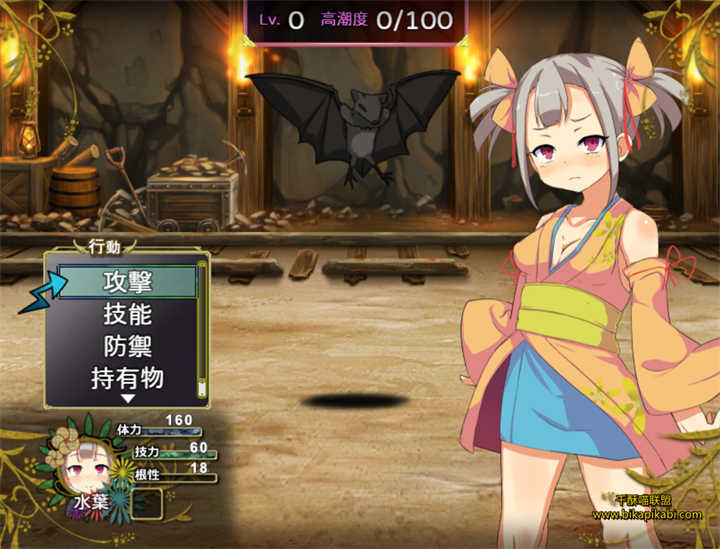Screen dimensions: 720x549
Task: Pick the 防禦 defend command
Action: point(127,346)
